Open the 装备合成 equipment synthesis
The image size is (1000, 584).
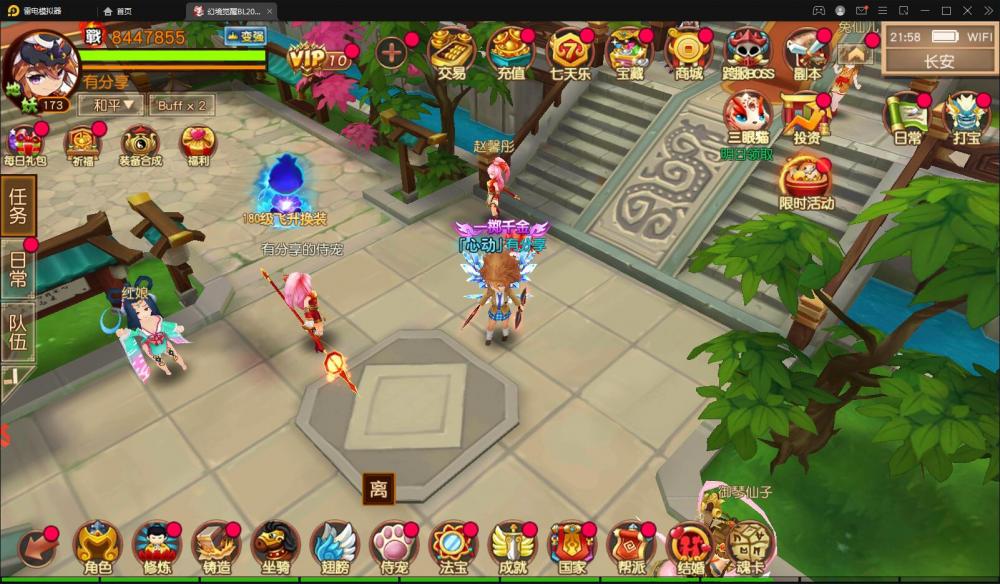click(140, 144)
